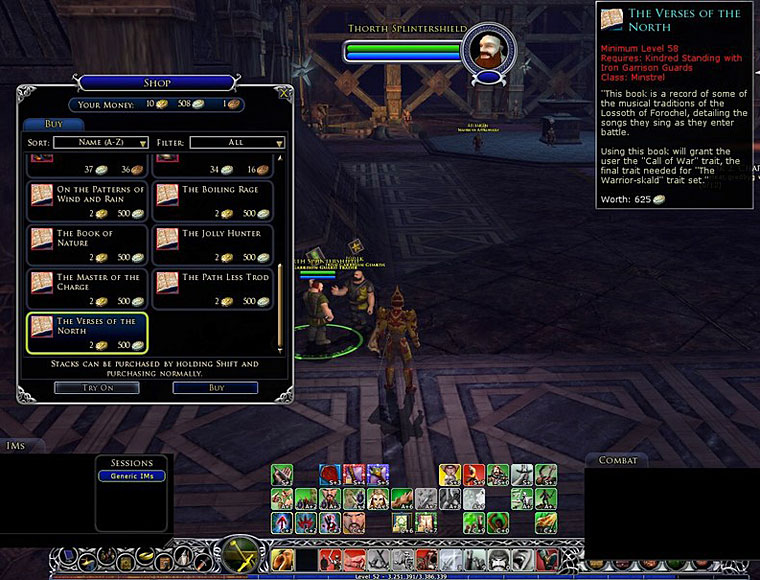Select The Verses of the North
760x580 pixels.
click(x=87, y=332)
